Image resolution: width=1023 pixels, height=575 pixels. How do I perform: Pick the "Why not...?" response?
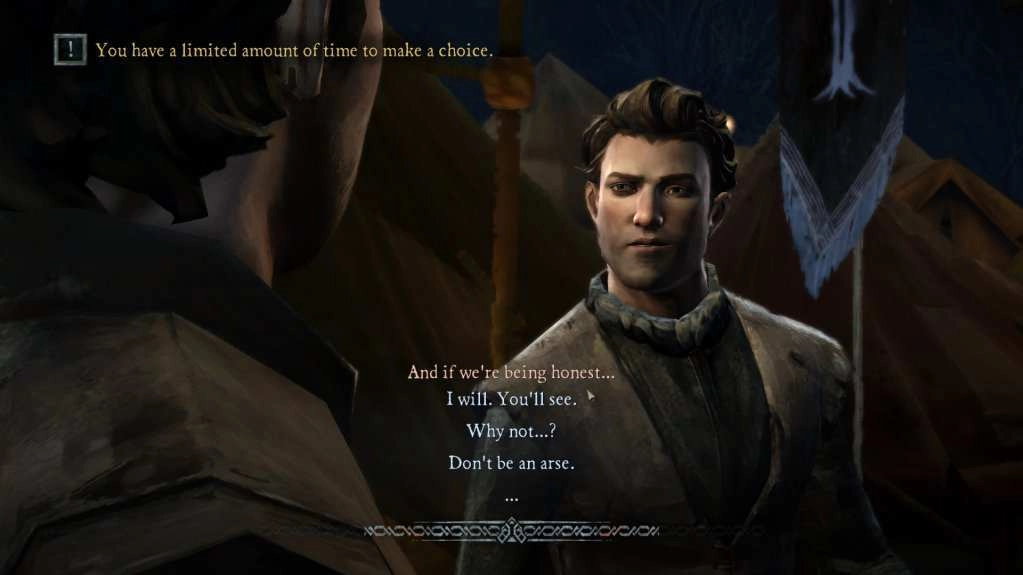click(511, 431)
